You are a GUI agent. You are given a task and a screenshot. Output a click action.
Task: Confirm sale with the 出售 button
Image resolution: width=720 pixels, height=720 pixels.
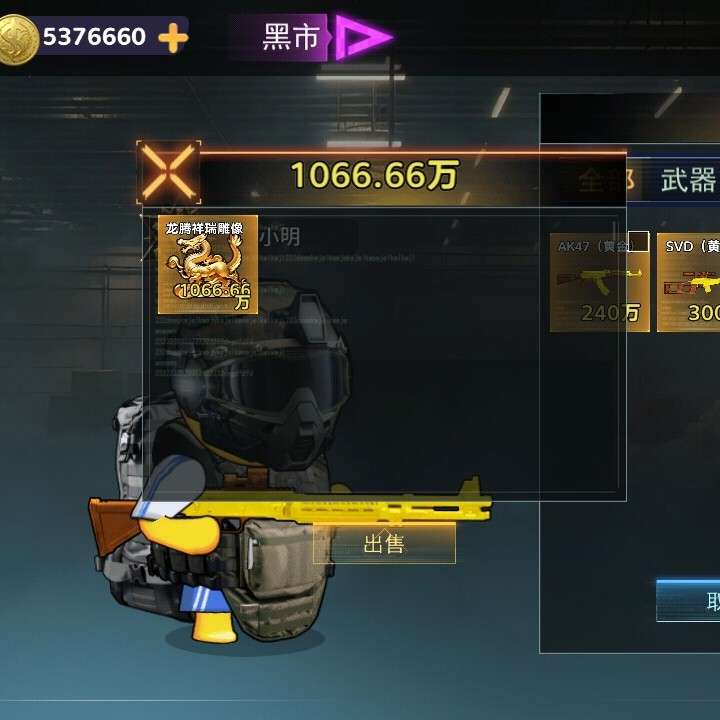384,544
